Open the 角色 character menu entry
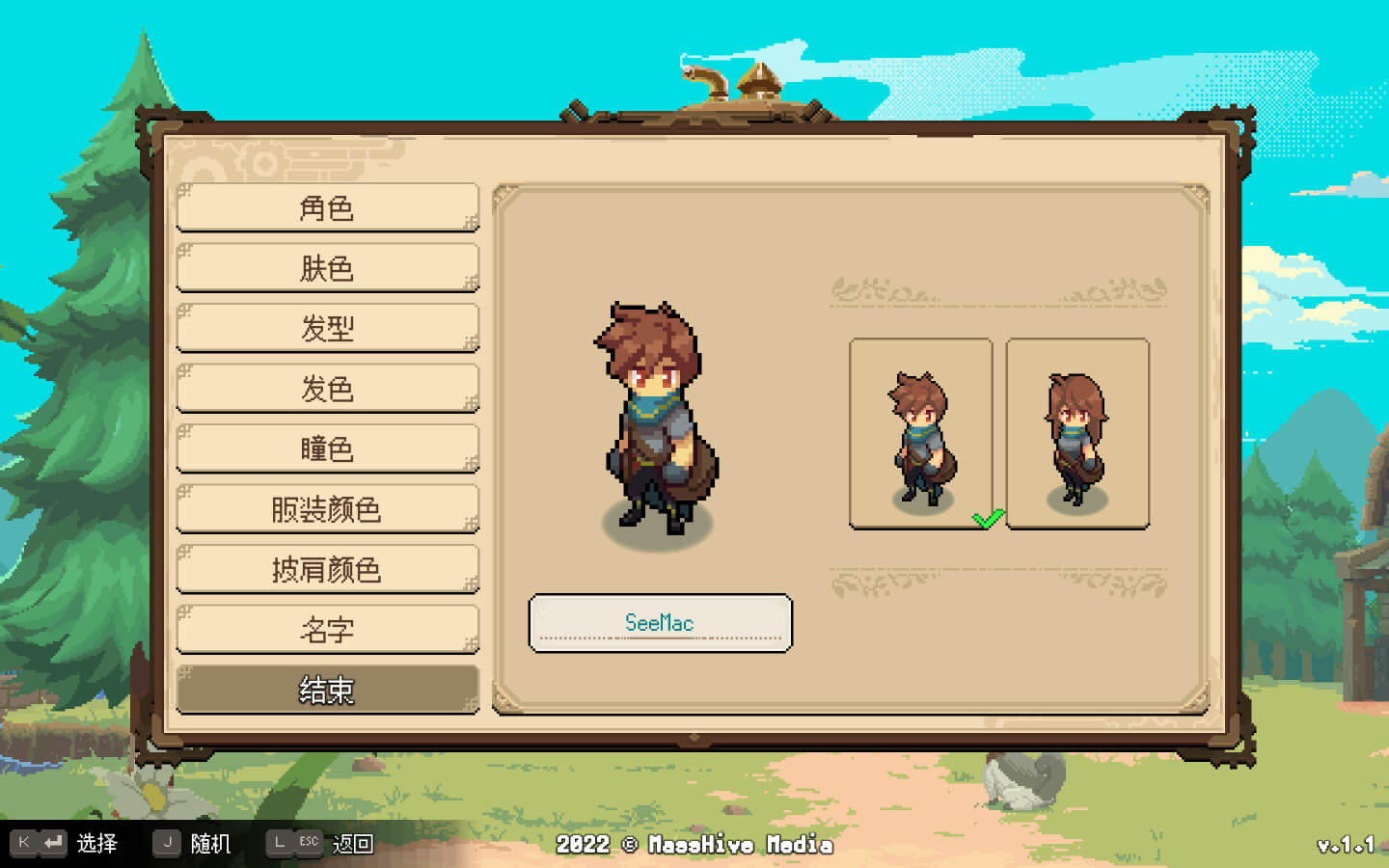This screenshot has width=1389, height=868. click(327, 207)
